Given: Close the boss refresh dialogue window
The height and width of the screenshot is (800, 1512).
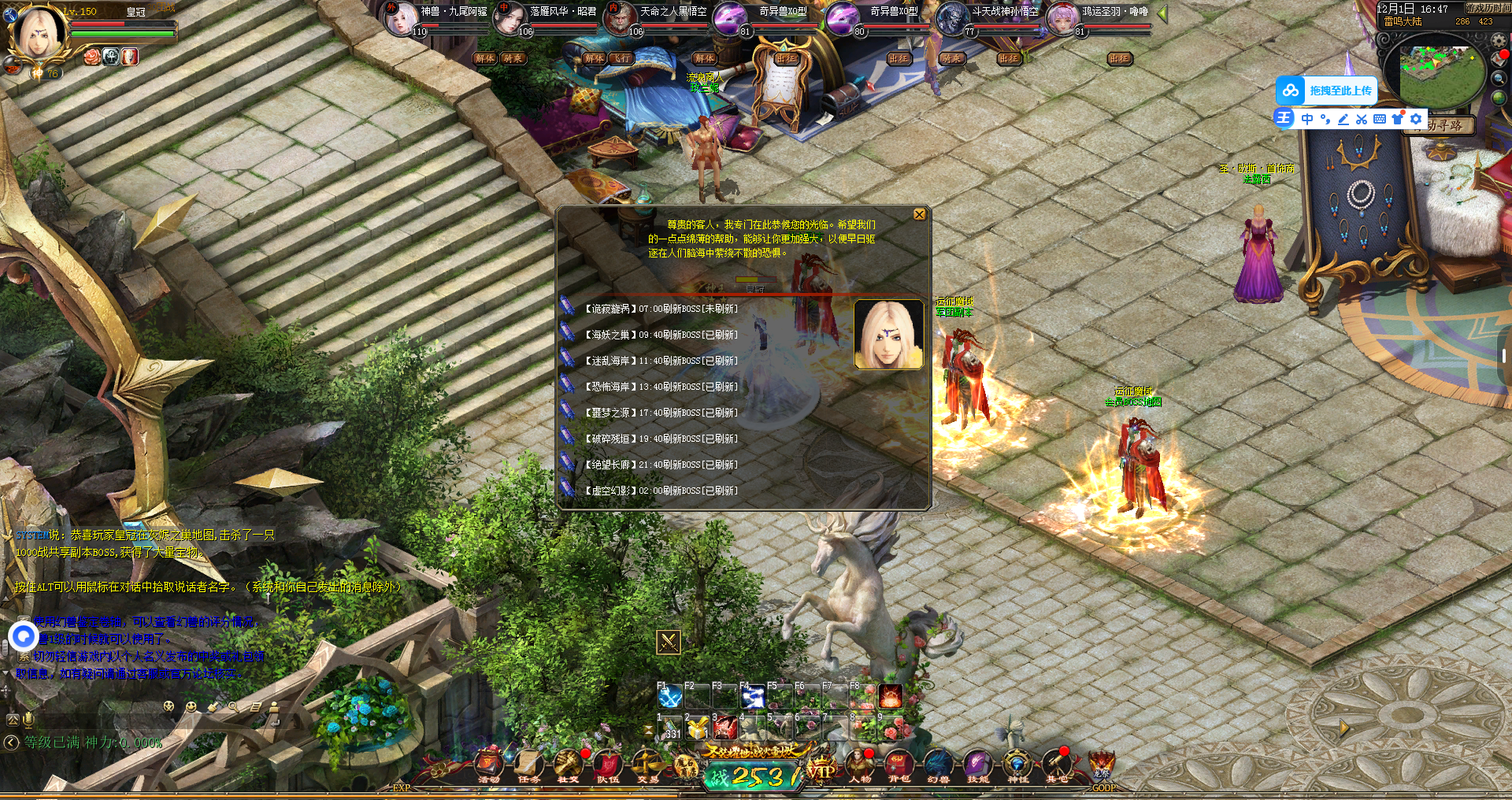Looking at the screenshot, I should tap(919, 214).
